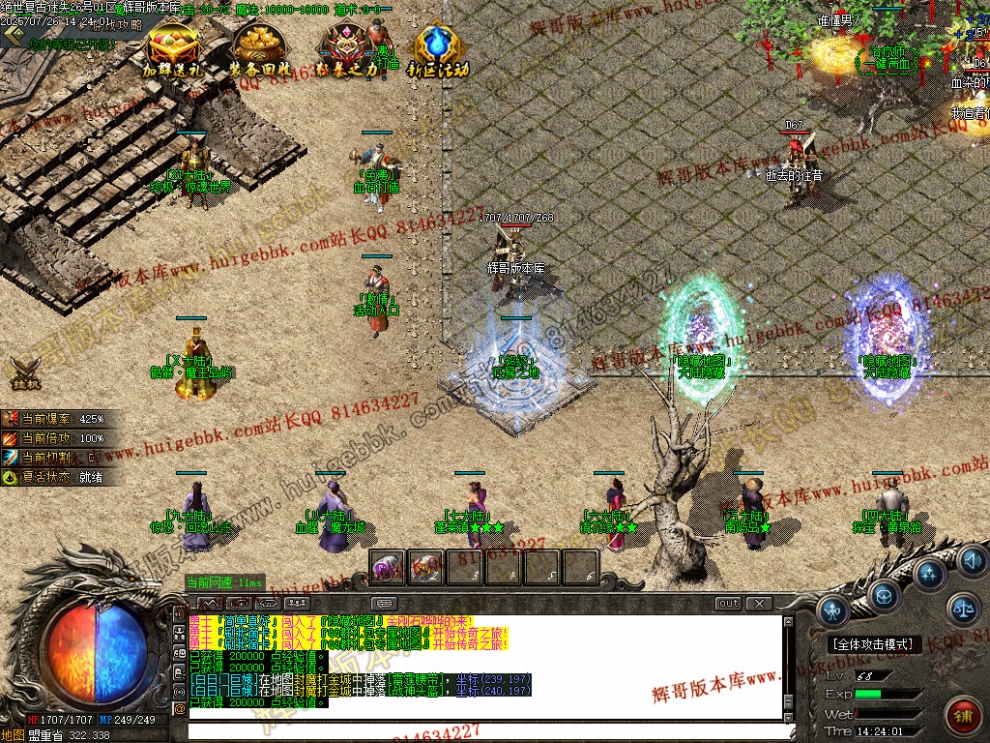Open the round red 铺 shop button
This screenshot has height=743, width=990.
965,715
